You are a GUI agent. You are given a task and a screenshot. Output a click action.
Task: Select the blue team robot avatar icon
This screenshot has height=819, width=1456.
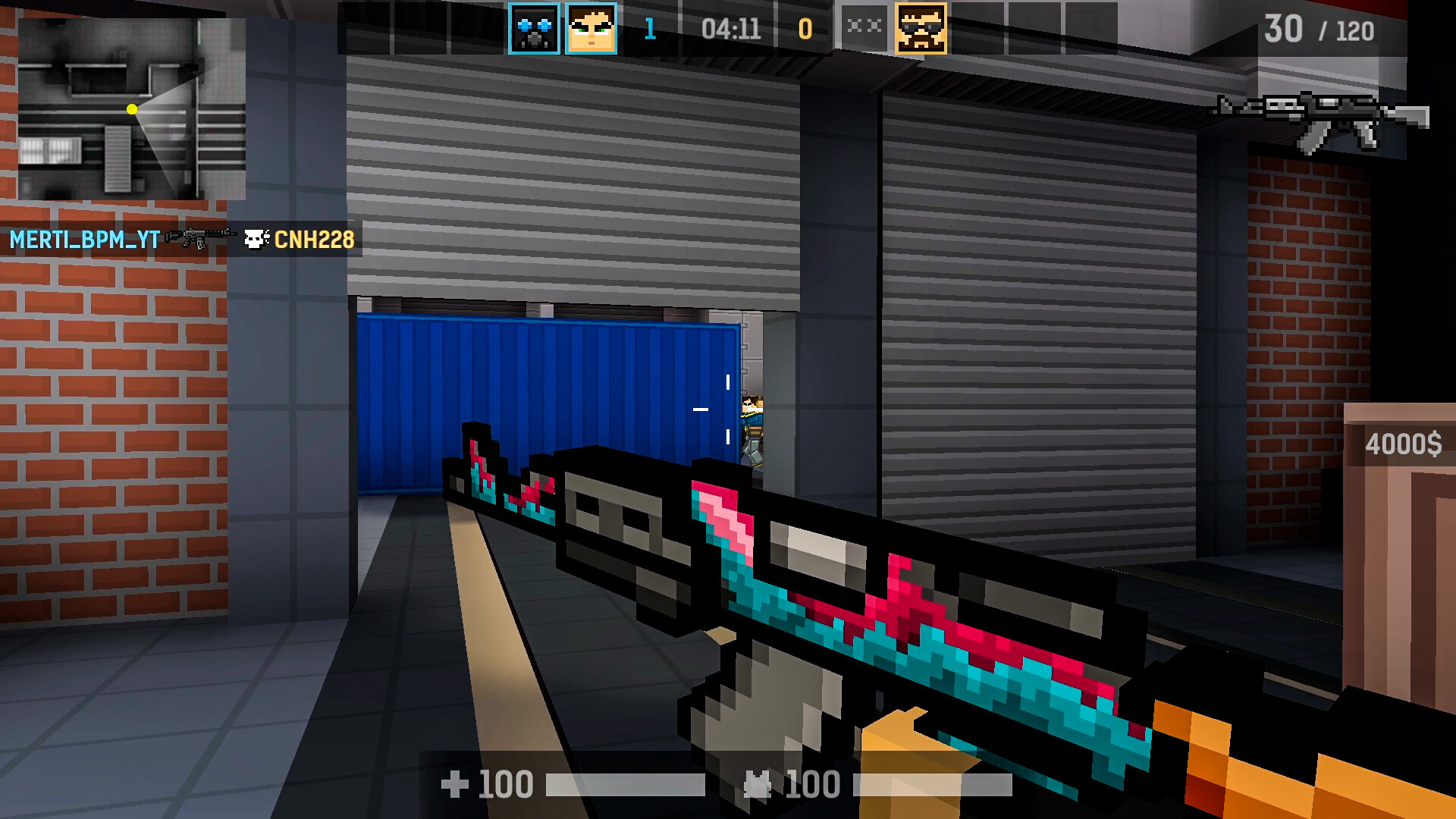[x=535, y=28]
